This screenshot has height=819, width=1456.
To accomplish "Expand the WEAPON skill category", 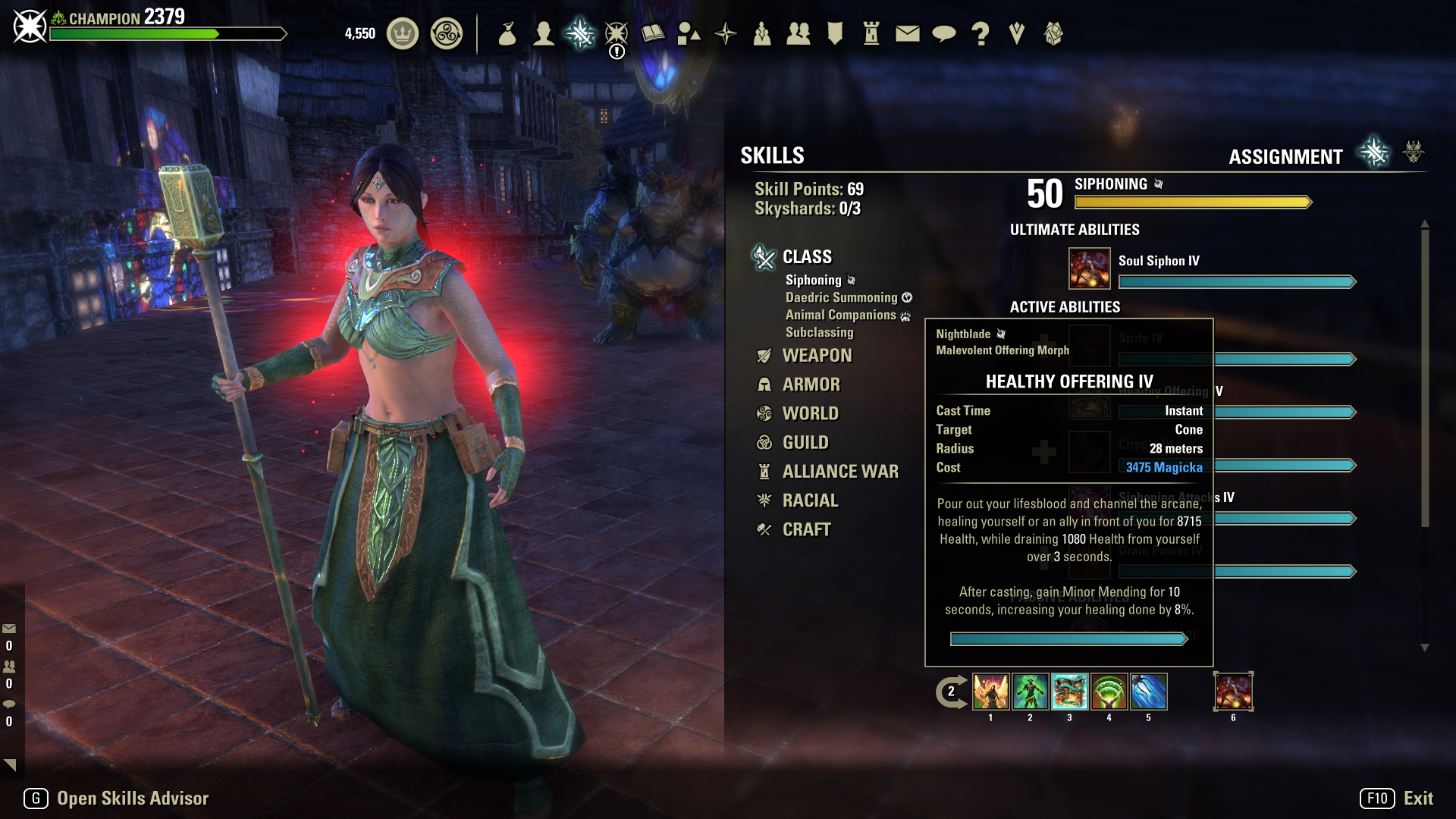I will pyautogui.click(x=817, y=356).
